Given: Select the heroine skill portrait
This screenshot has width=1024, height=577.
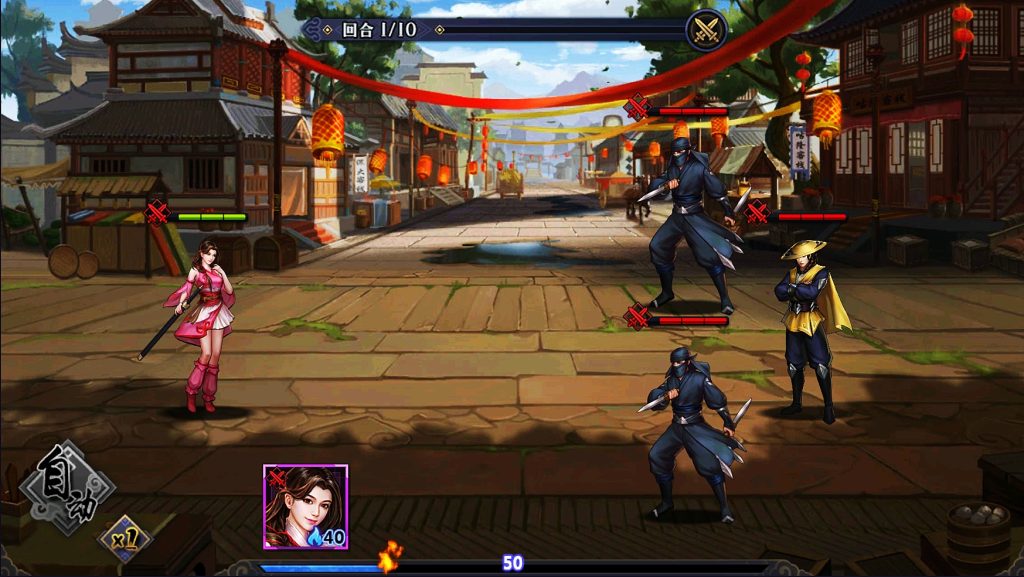Looking at the screenshot, I should point(305,506).
